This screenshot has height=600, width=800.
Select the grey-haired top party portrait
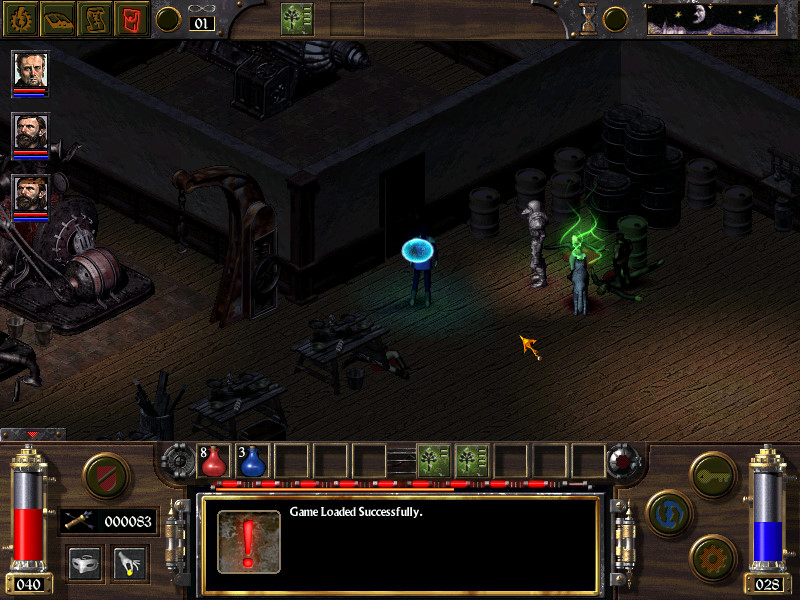[30, 70]
